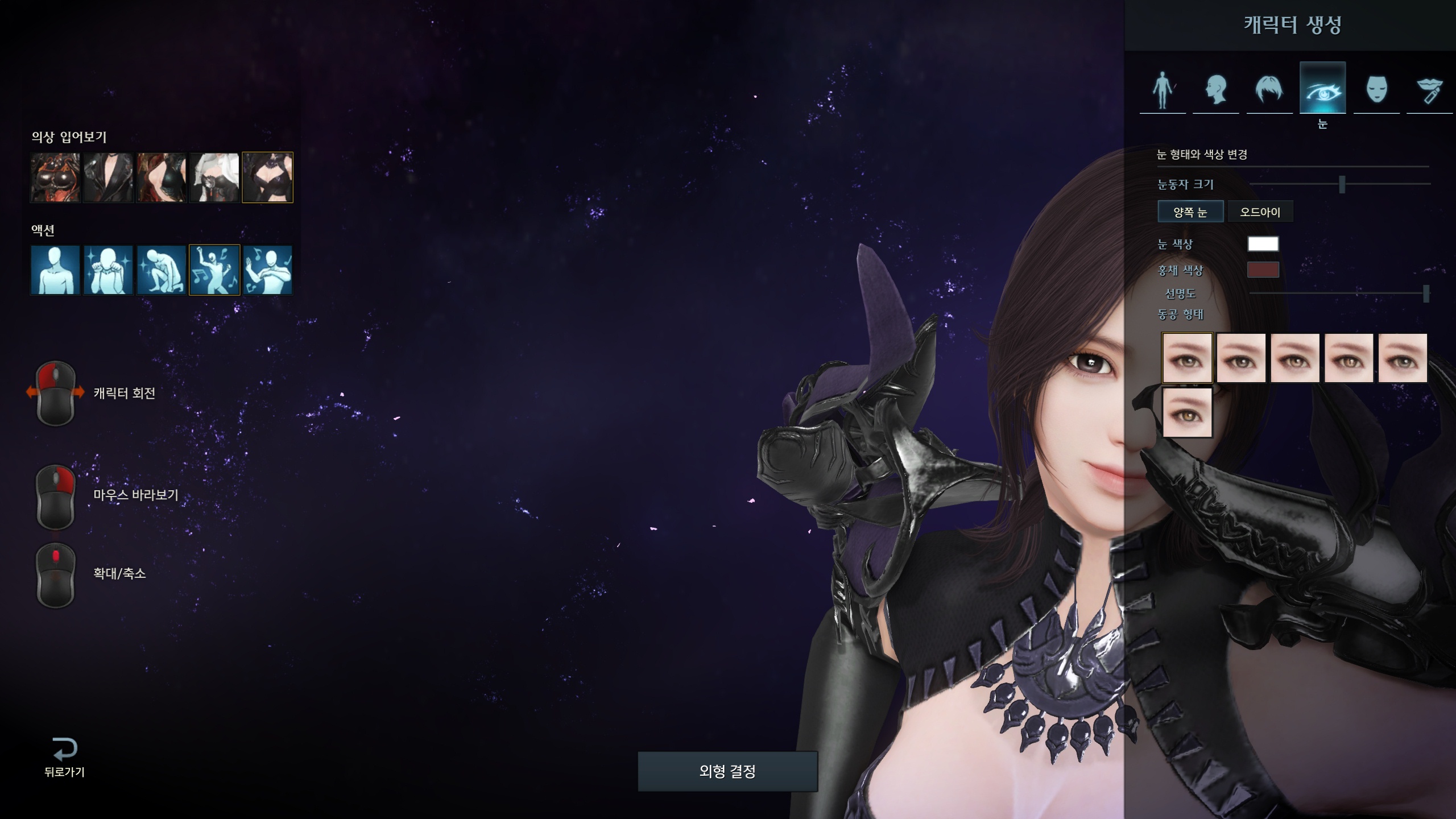Play the kneeling pose action
This screenshot has height=819, width=1456.
coord(161,270)
